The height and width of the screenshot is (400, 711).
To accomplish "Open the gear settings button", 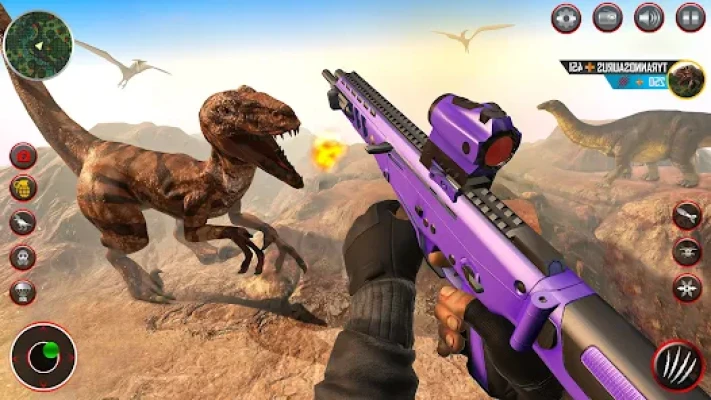I will pos(566,17).
